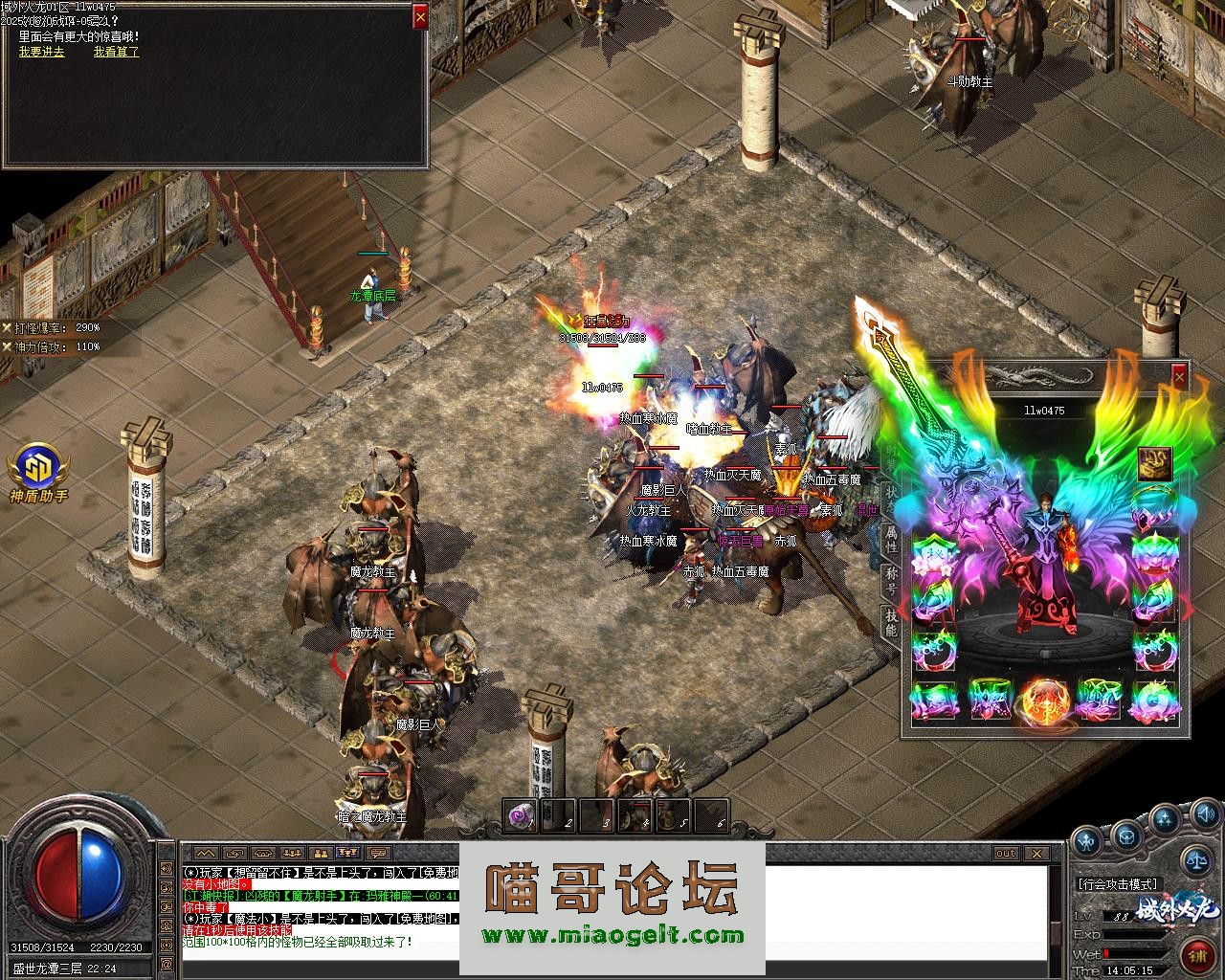Change the 行会攻击模式 attack mode

pyautogui.click(x=1117, y=883)
